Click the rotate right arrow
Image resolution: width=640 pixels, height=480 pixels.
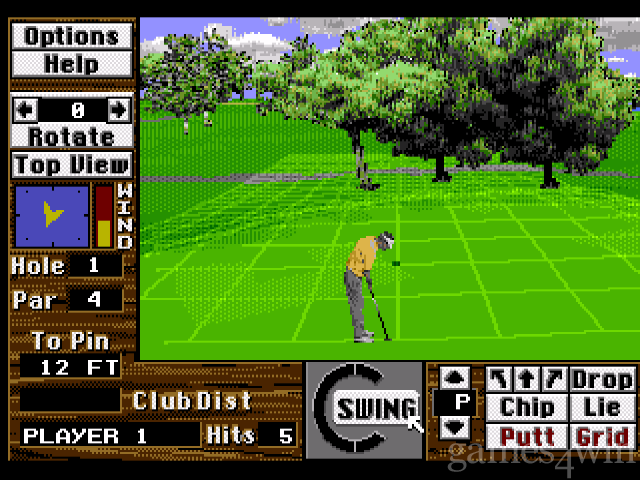point(118,109)
